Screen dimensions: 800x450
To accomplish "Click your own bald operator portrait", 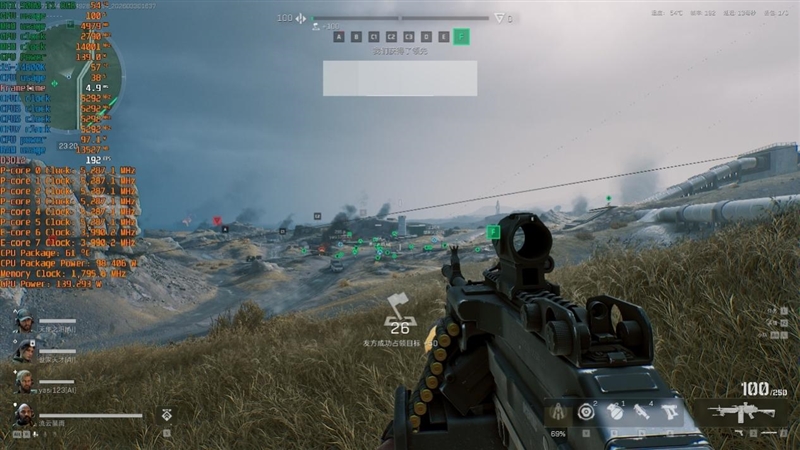I will tap(23, 414).
